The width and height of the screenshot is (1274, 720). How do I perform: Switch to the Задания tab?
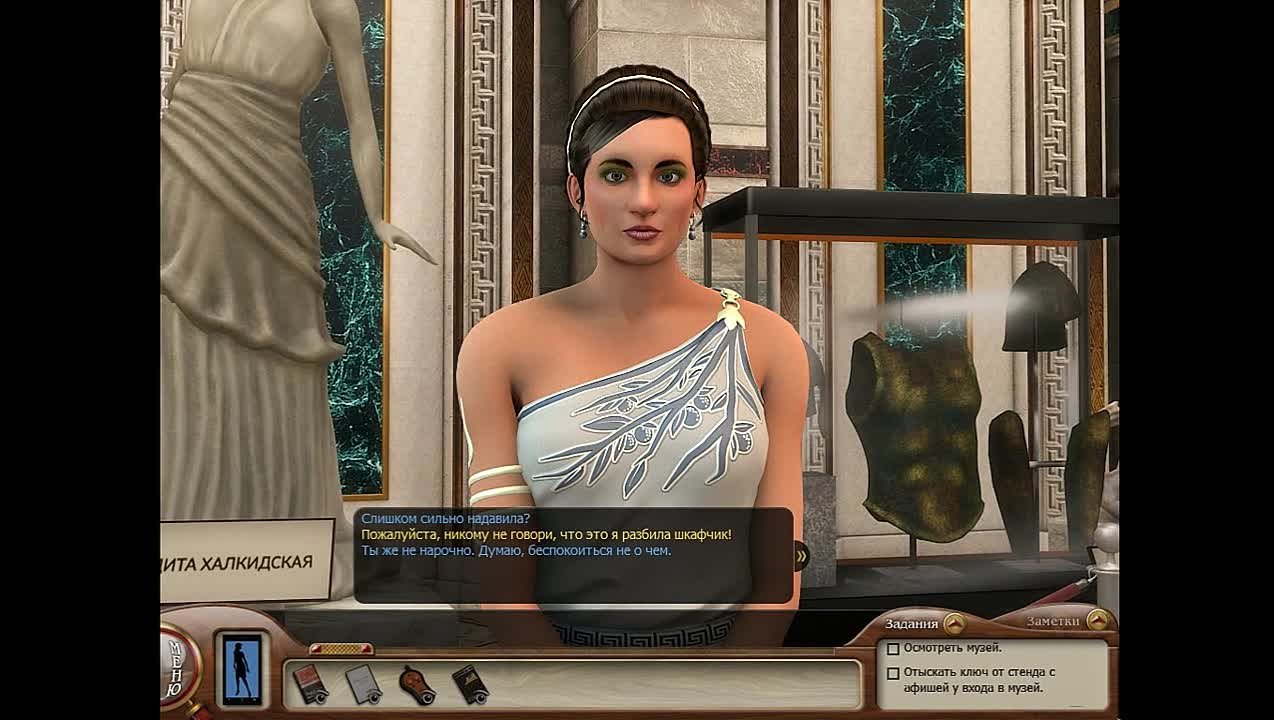point(911,623)
